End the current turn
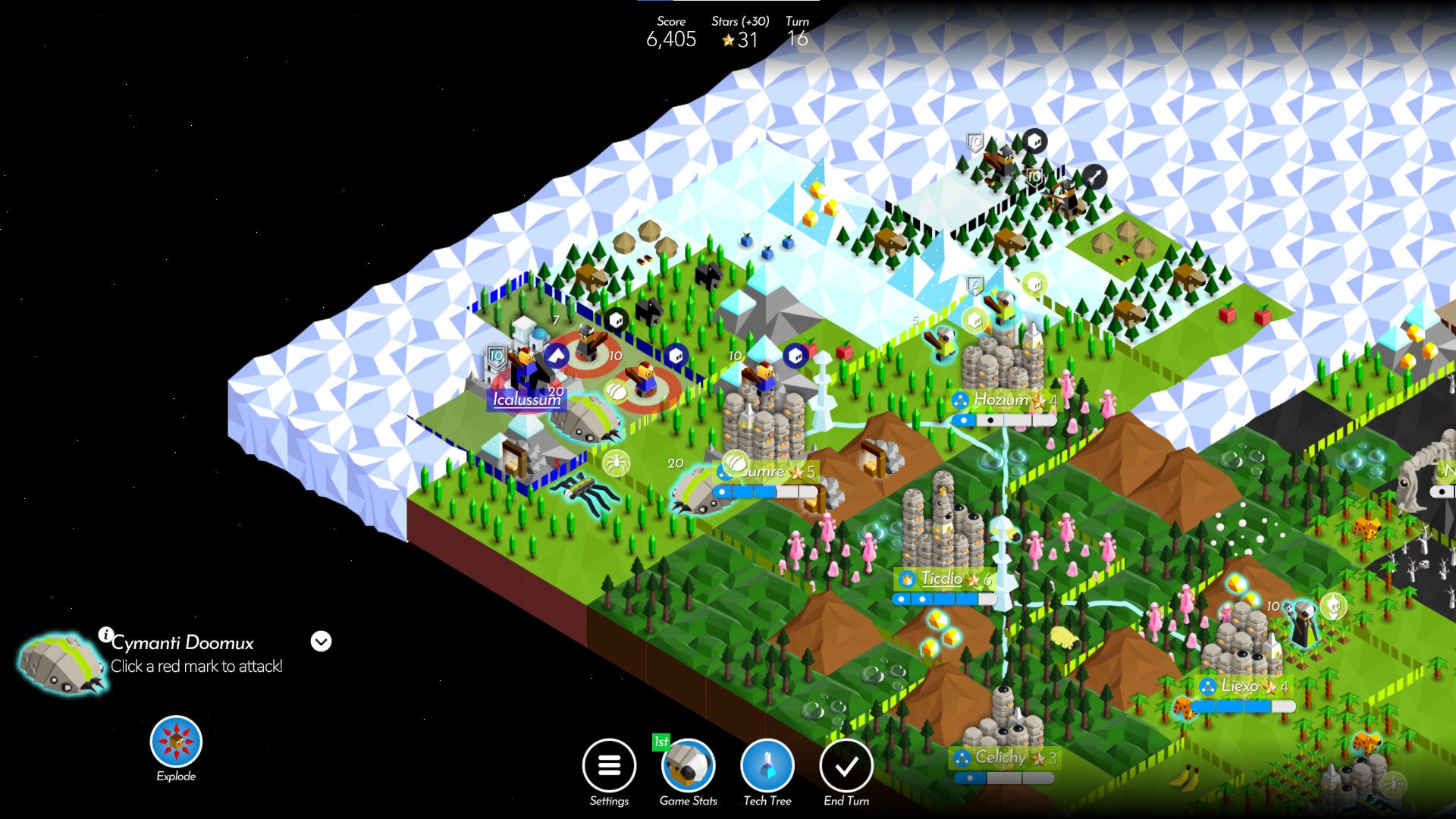This screenshot has height=819, width=1456. point(846,766)
